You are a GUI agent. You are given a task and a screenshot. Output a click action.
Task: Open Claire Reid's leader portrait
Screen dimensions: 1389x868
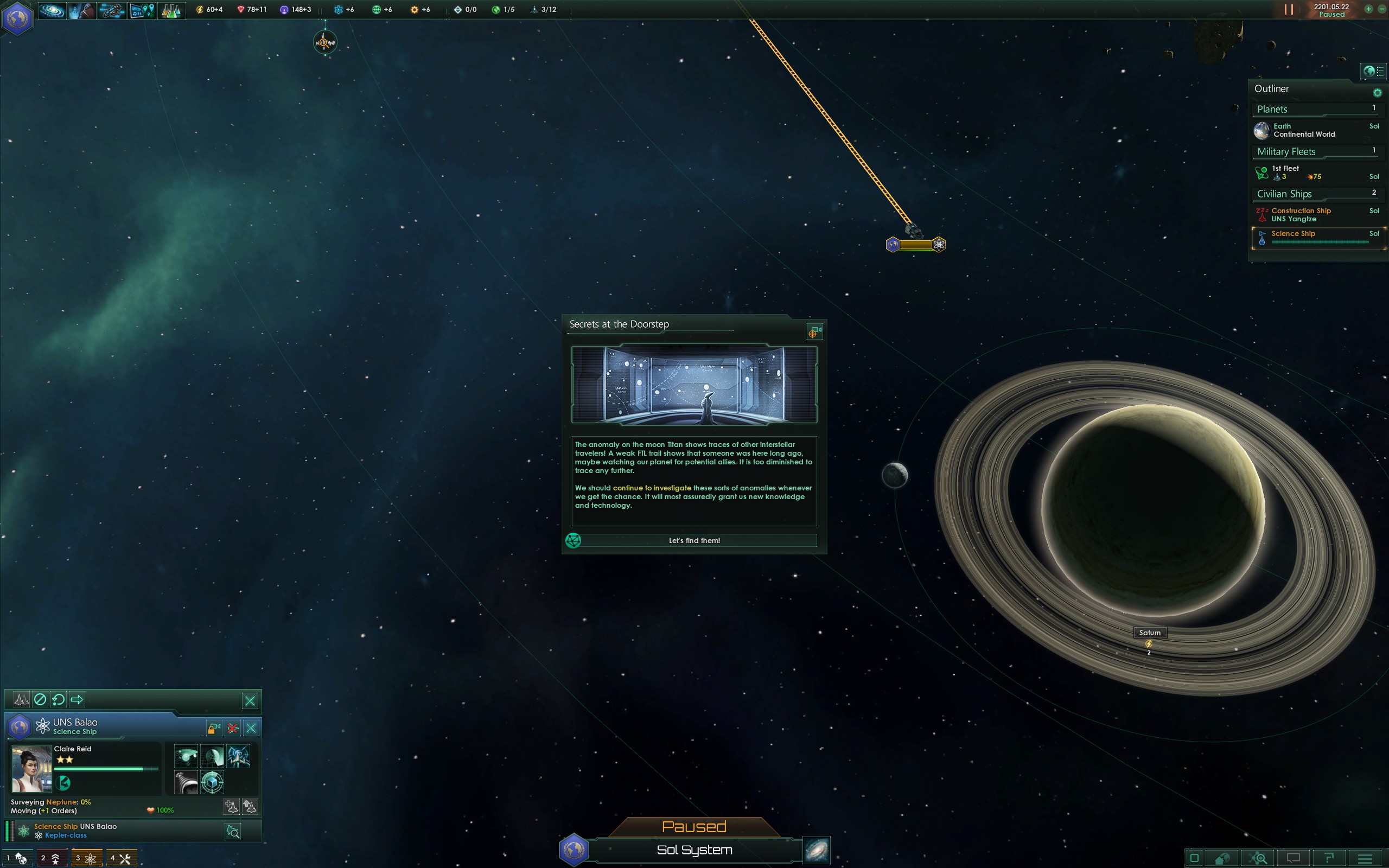[x=31, y=769]
